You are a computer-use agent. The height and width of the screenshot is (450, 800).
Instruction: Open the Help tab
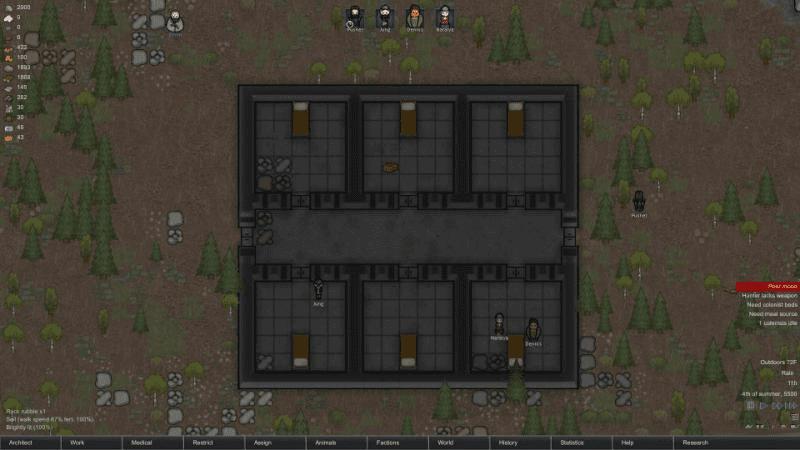point(642,442)
